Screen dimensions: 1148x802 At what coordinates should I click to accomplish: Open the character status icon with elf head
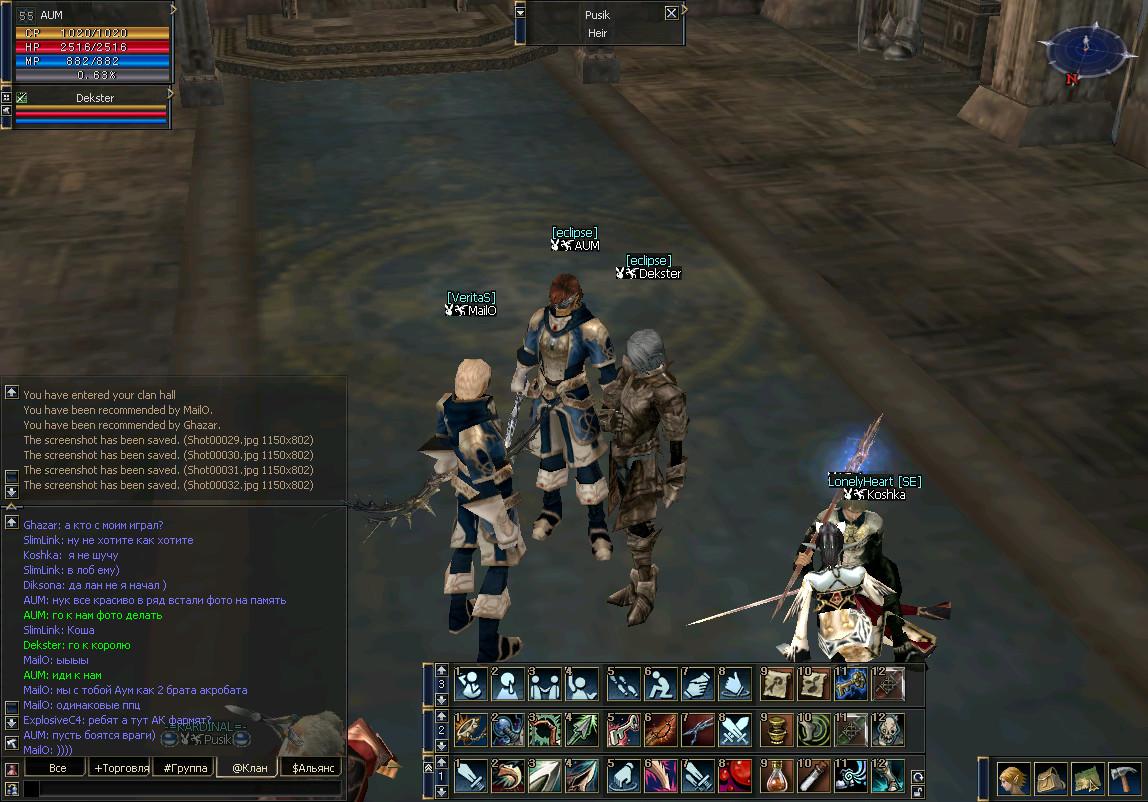click(1012, 778)
